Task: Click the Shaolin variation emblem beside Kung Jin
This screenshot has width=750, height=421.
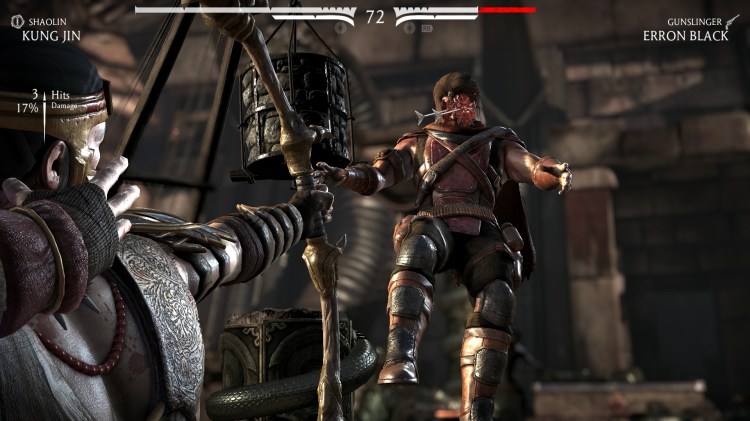Action: (x=14, y=22)
